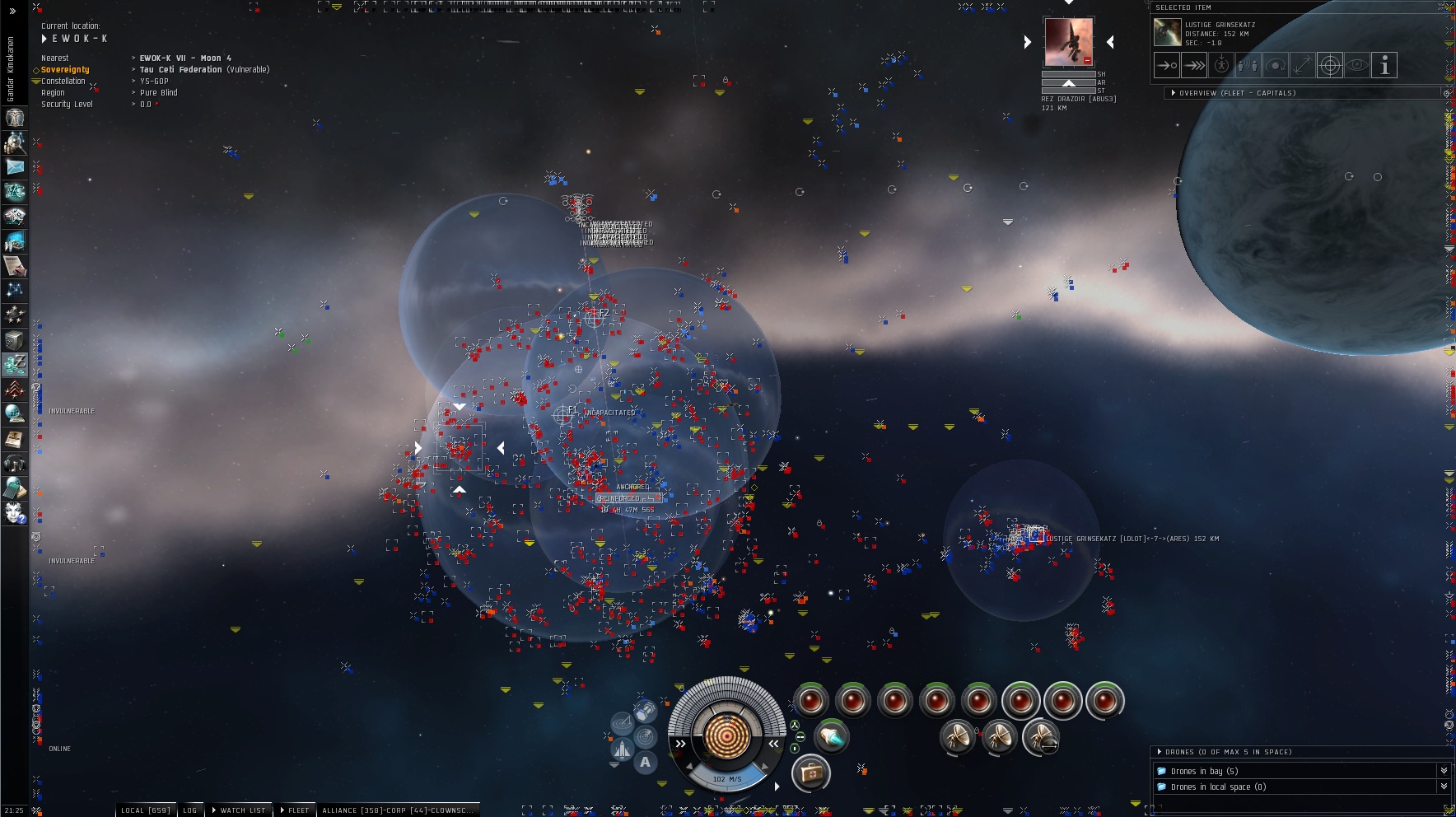The height and width of the screenshot is (817, 1456).
Task: Open the mail envelope icon
Action: (15, 167)
